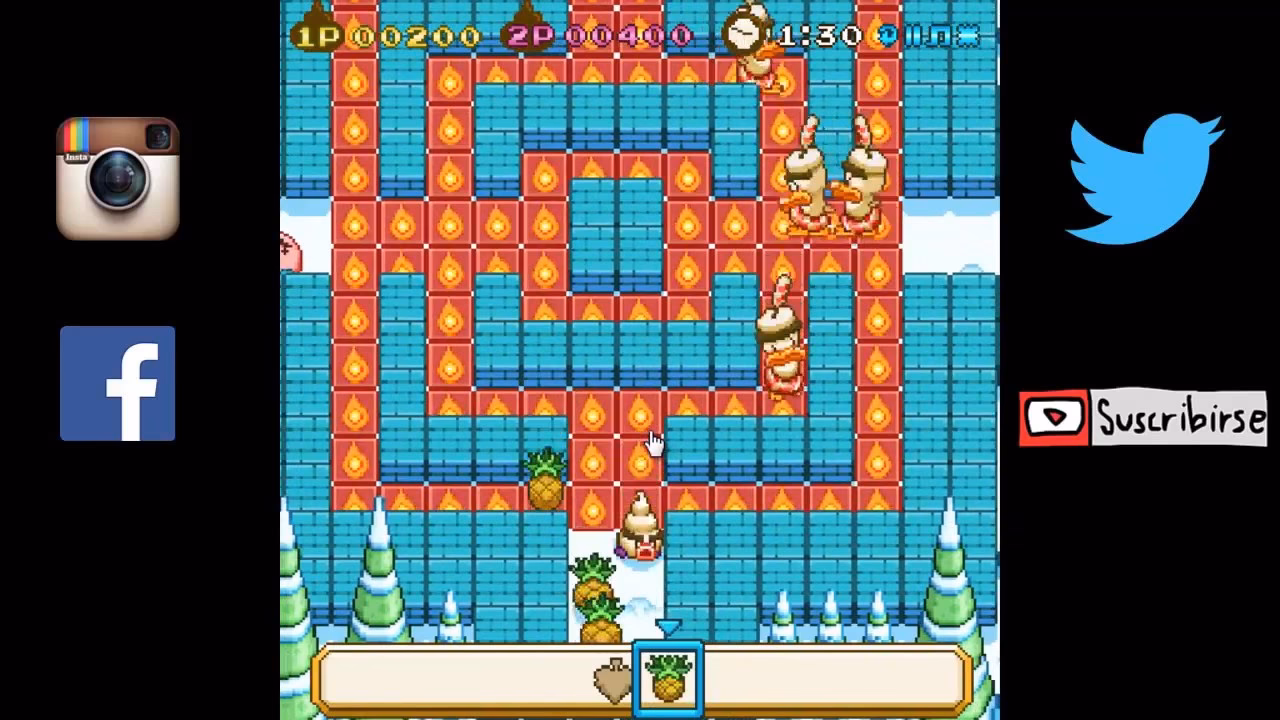Click the circular arrow restart icon
Viewport: 1280px width, 720px height.
coord(887,36)
